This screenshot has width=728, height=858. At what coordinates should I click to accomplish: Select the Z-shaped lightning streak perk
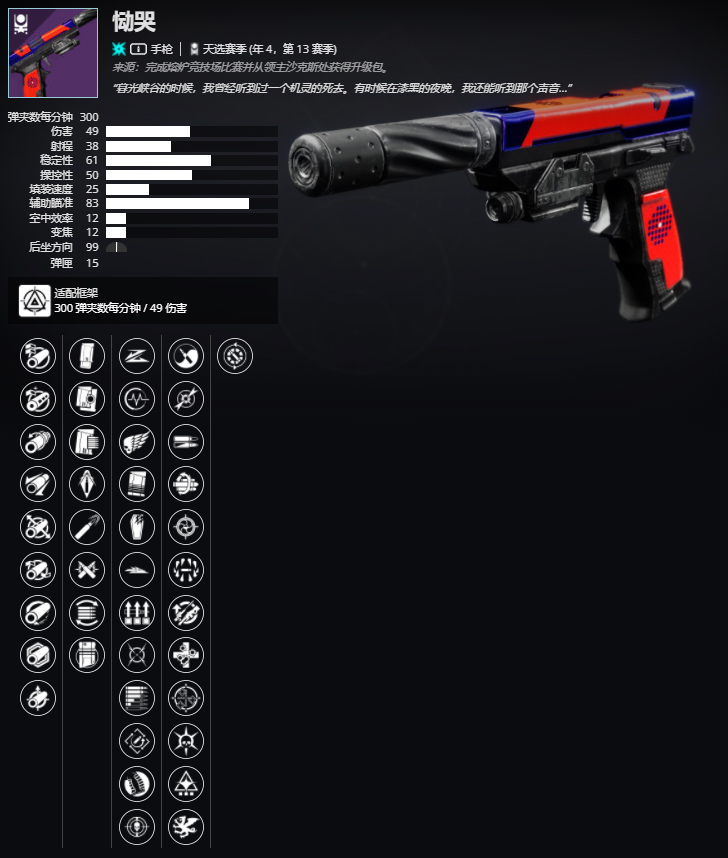click(x=137, y=356)
